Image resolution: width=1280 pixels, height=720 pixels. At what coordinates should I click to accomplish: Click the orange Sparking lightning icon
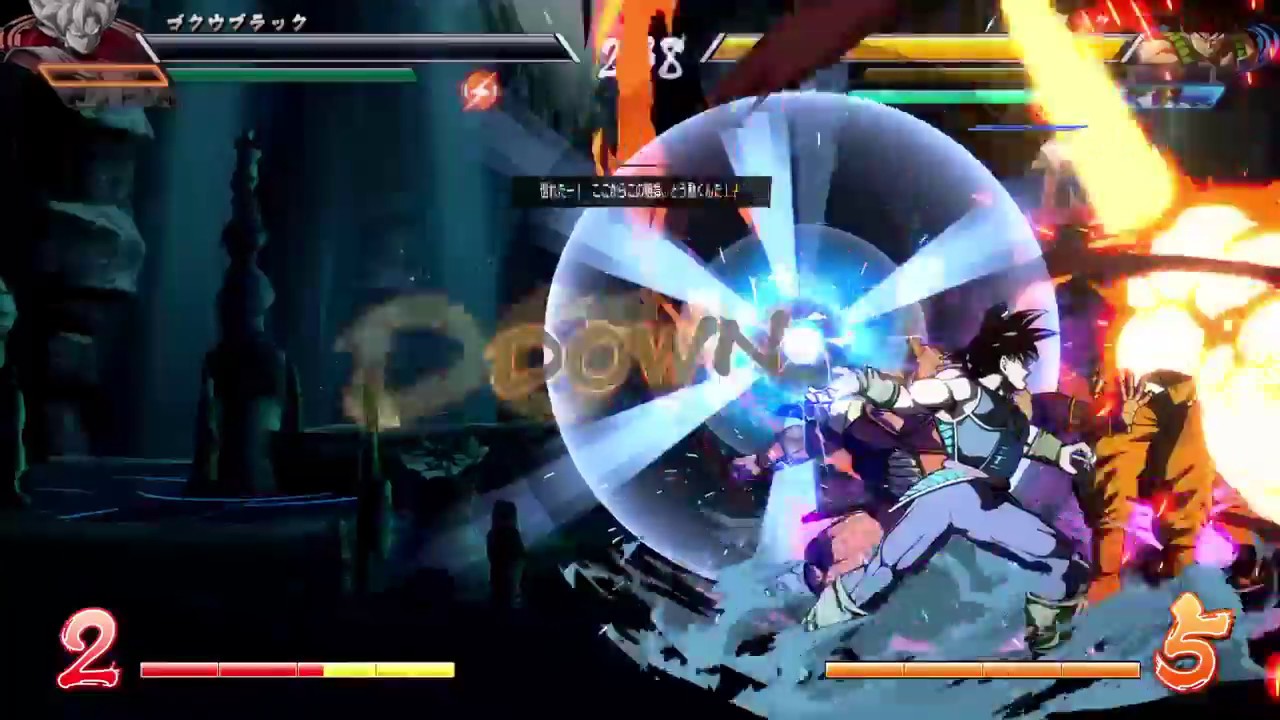[x=479, y=93]
